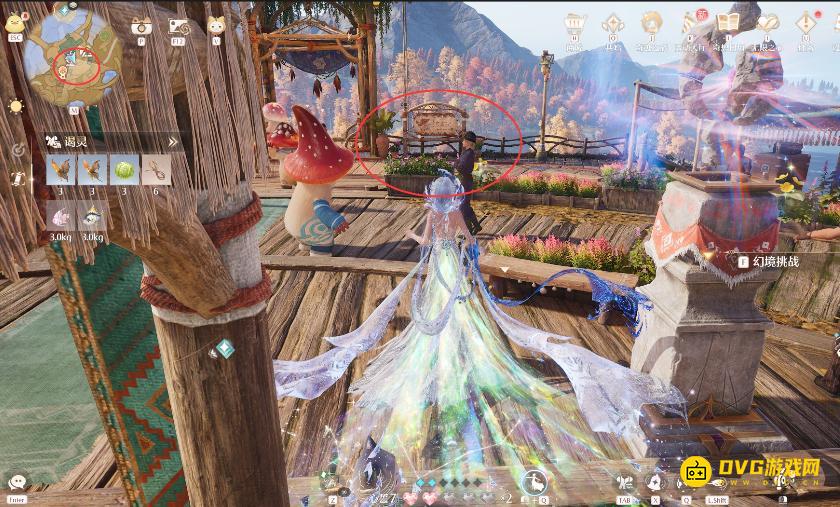Select the pink creature 3.0kg slot
Image resolution: width=840 pixels, height=507 pixels.
(x=60, y=215)
